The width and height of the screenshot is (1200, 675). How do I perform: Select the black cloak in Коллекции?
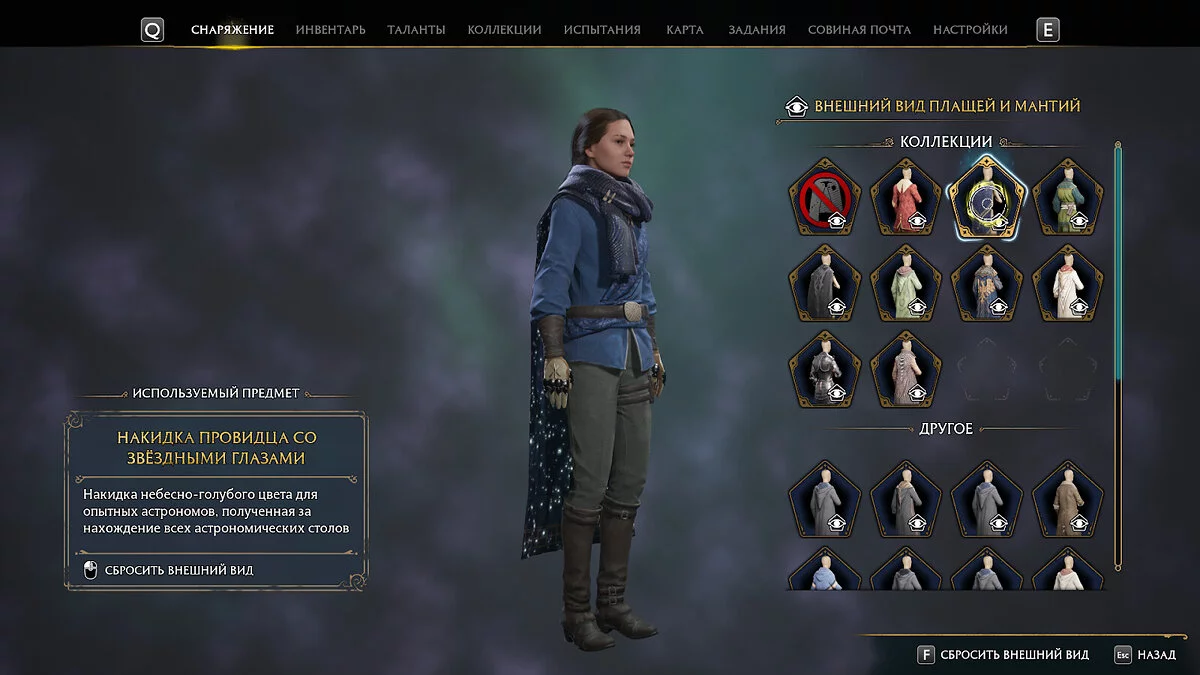point(825,283)
